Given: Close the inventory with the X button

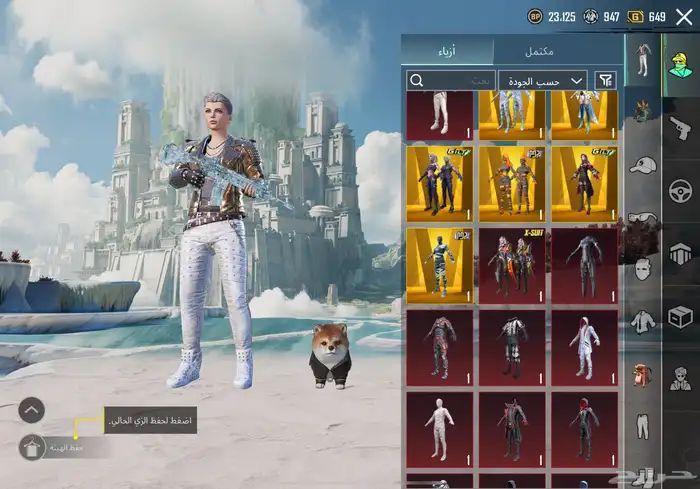Looking at the screenshot, I should 684,17.
